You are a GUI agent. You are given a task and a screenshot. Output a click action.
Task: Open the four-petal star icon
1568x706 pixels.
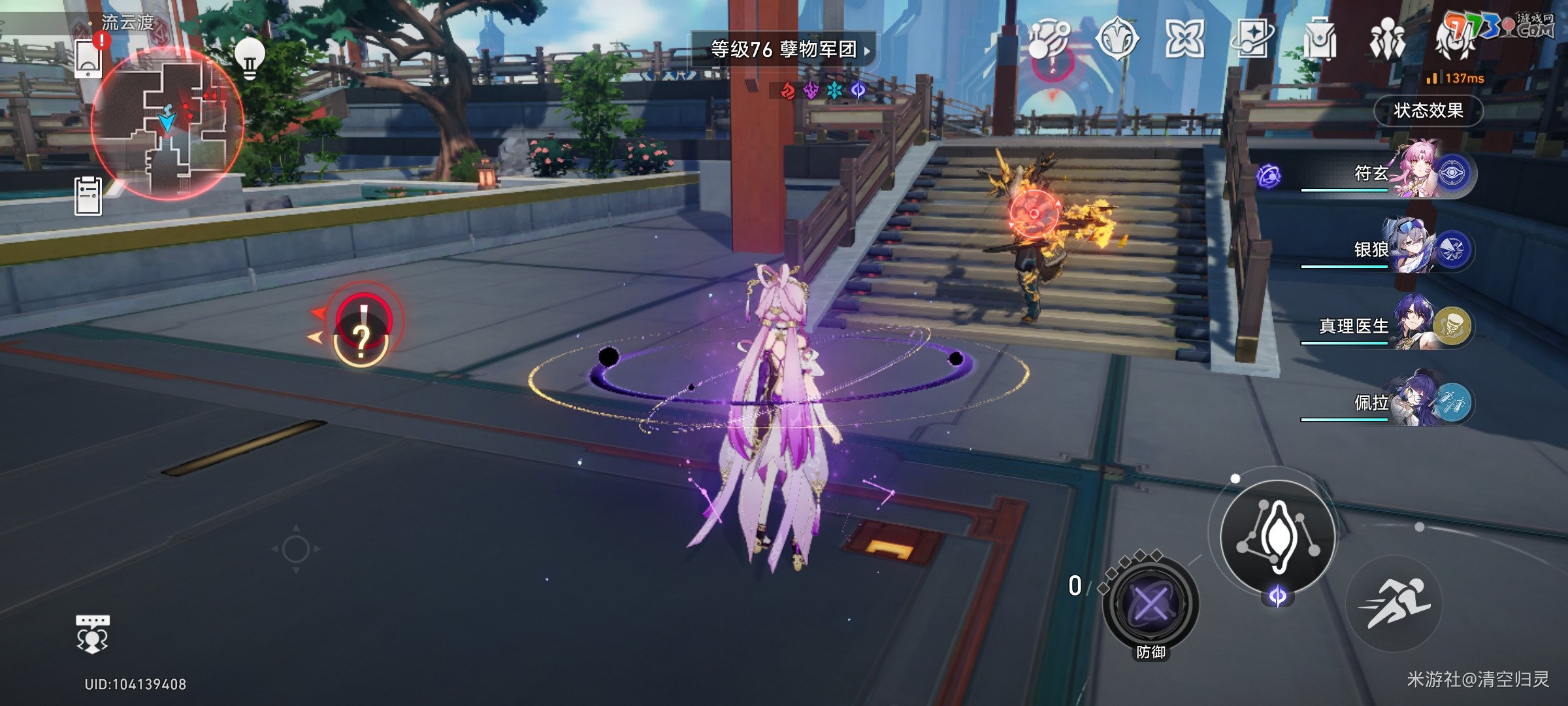pyautogui.click(x=1184, y=39)
